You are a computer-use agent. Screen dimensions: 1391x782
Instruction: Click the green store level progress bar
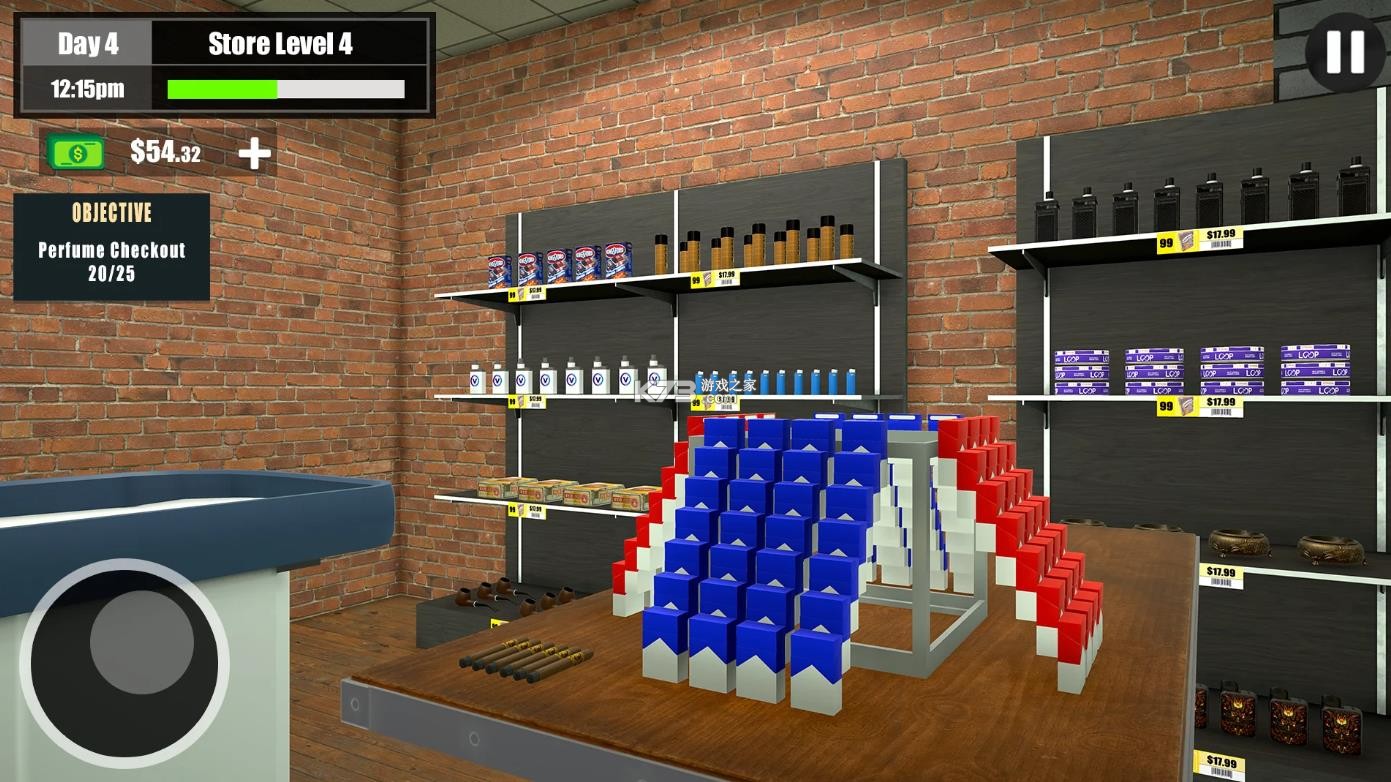[x=222, y=90]
